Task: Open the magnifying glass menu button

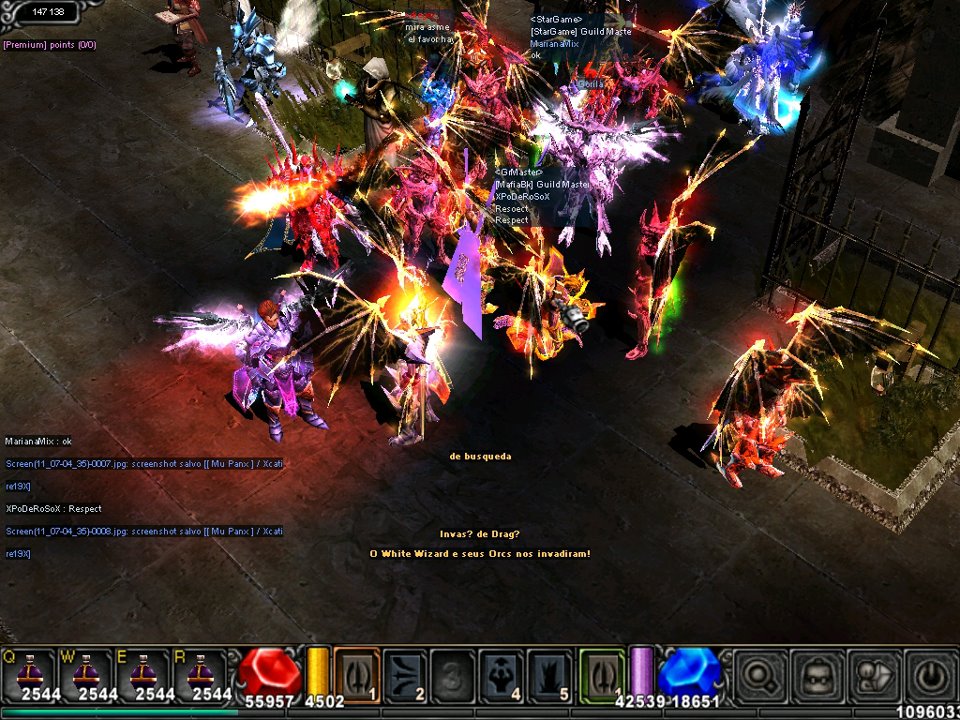Action: click(761, 675)
